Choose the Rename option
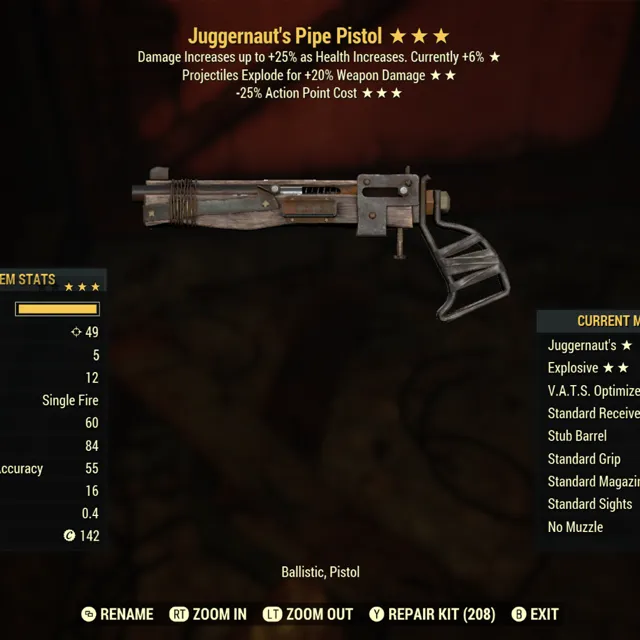The height and width of the screenshot is (640, 640). click(x=117, y=614)
